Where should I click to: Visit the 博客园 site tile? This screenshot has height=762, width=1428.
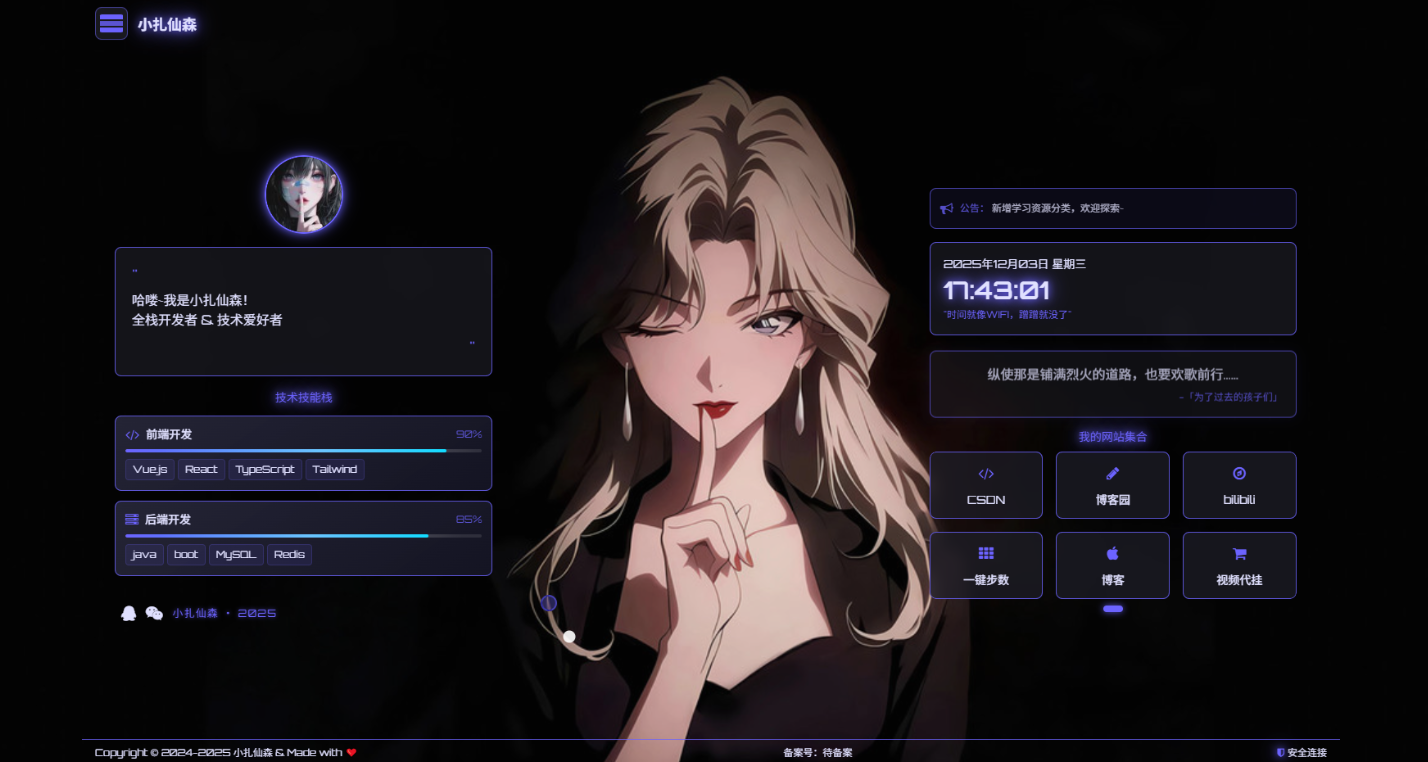coord(1112,485)
